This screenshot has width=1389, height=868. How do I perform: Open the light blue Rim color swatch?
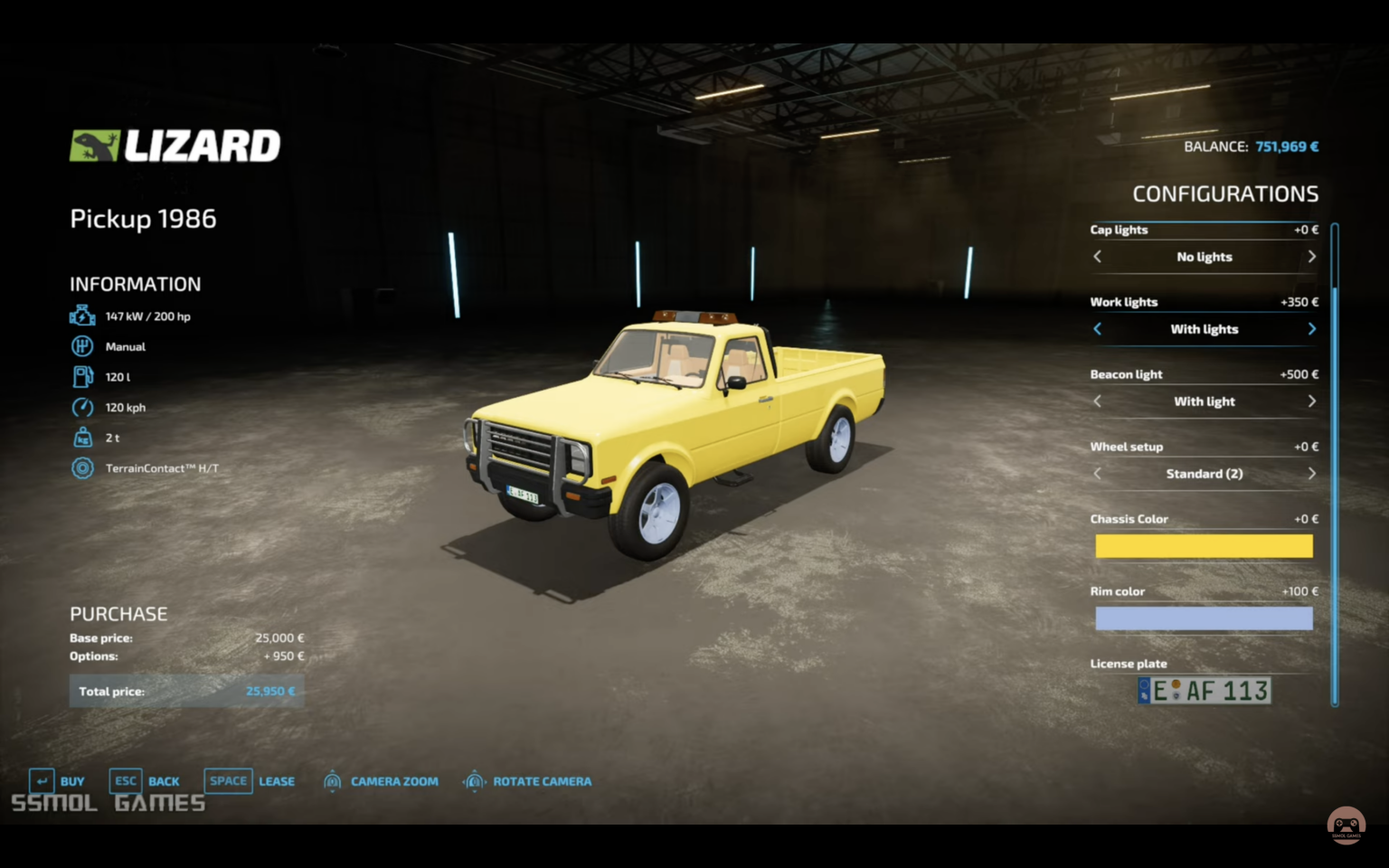(x=1204, y=618)
